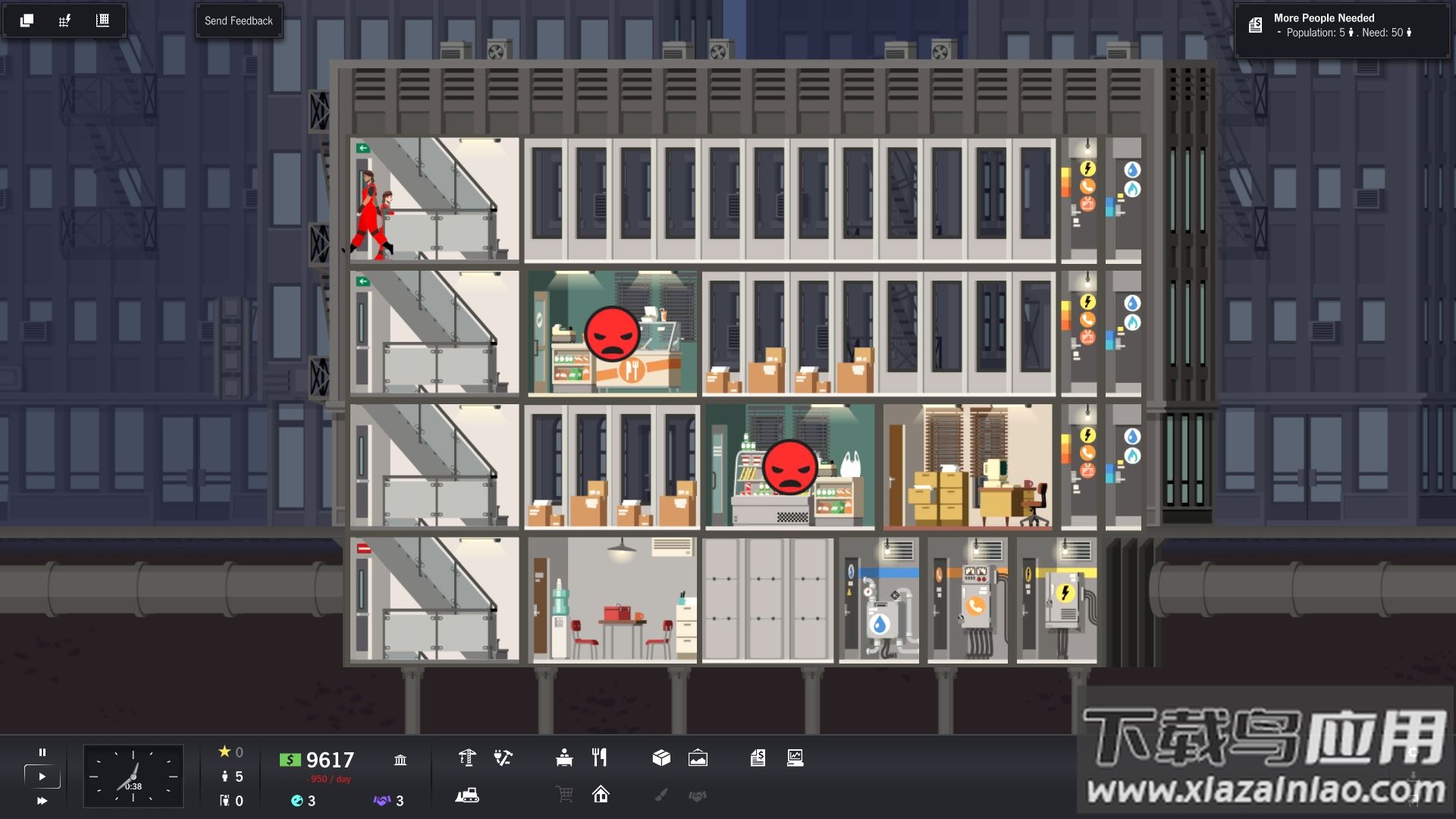1456x819 pixels.
Task: Select the residential house build category
Action: click(601, 795)
